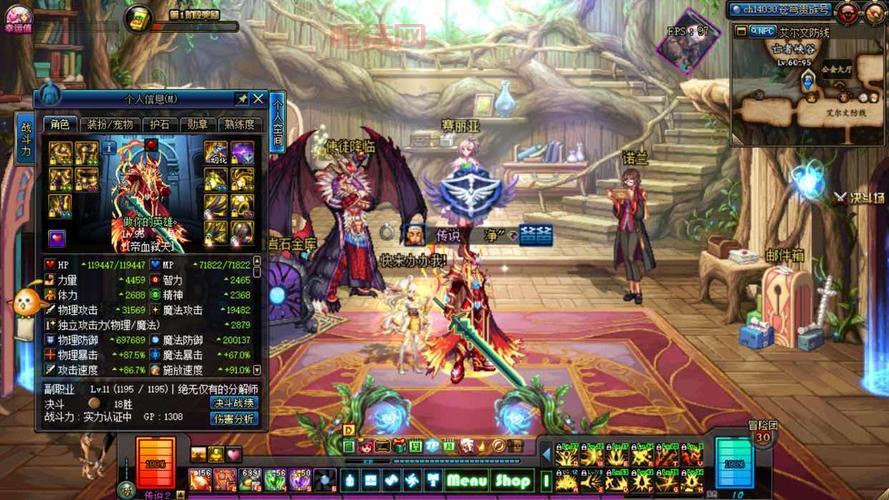Switch to the 装扮/宠物 tab
Viewport: 889px width, 500px height.
(109, 125)
